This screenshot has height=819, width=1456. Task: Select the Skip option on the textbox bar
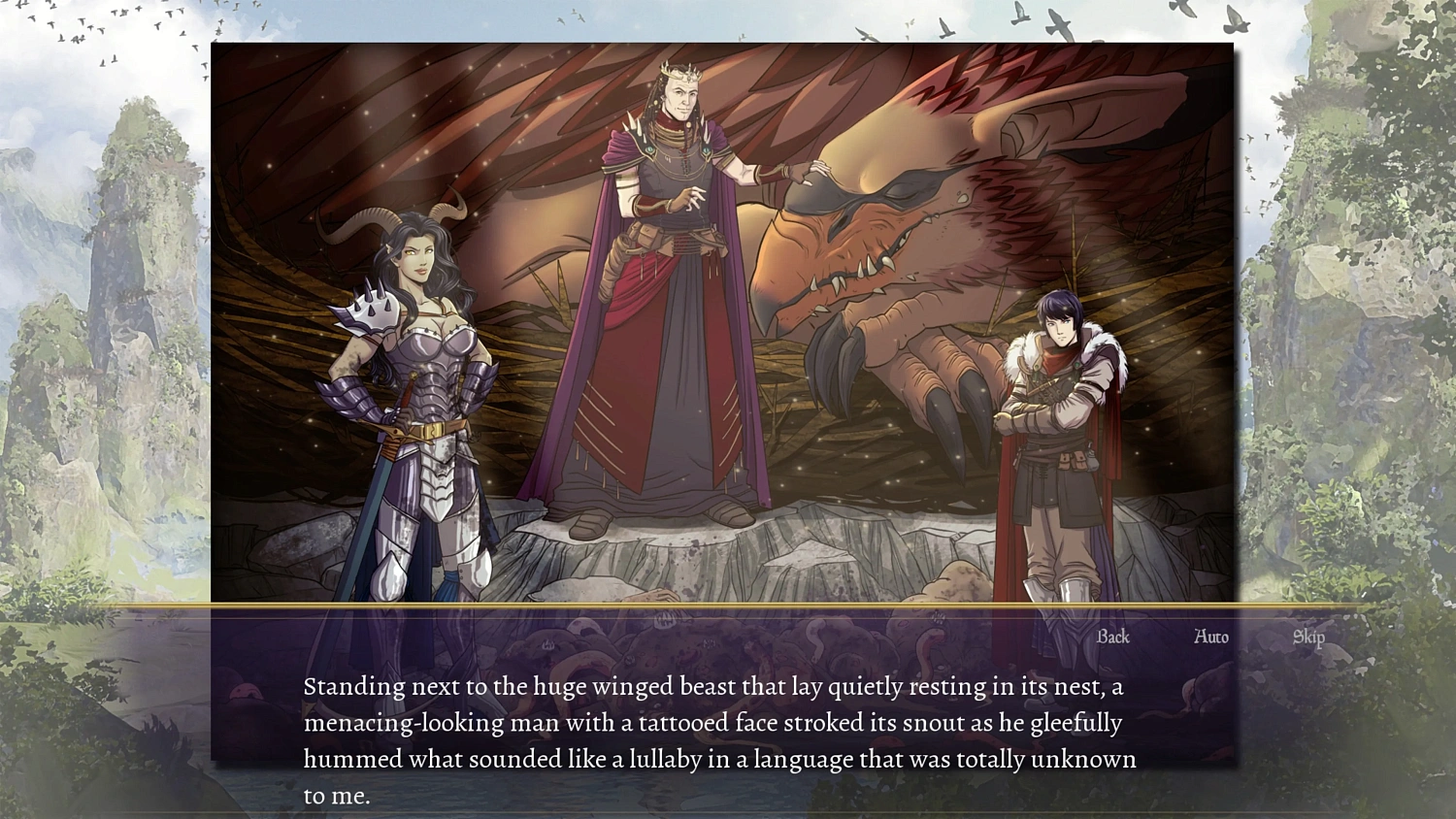[1307, 638]
